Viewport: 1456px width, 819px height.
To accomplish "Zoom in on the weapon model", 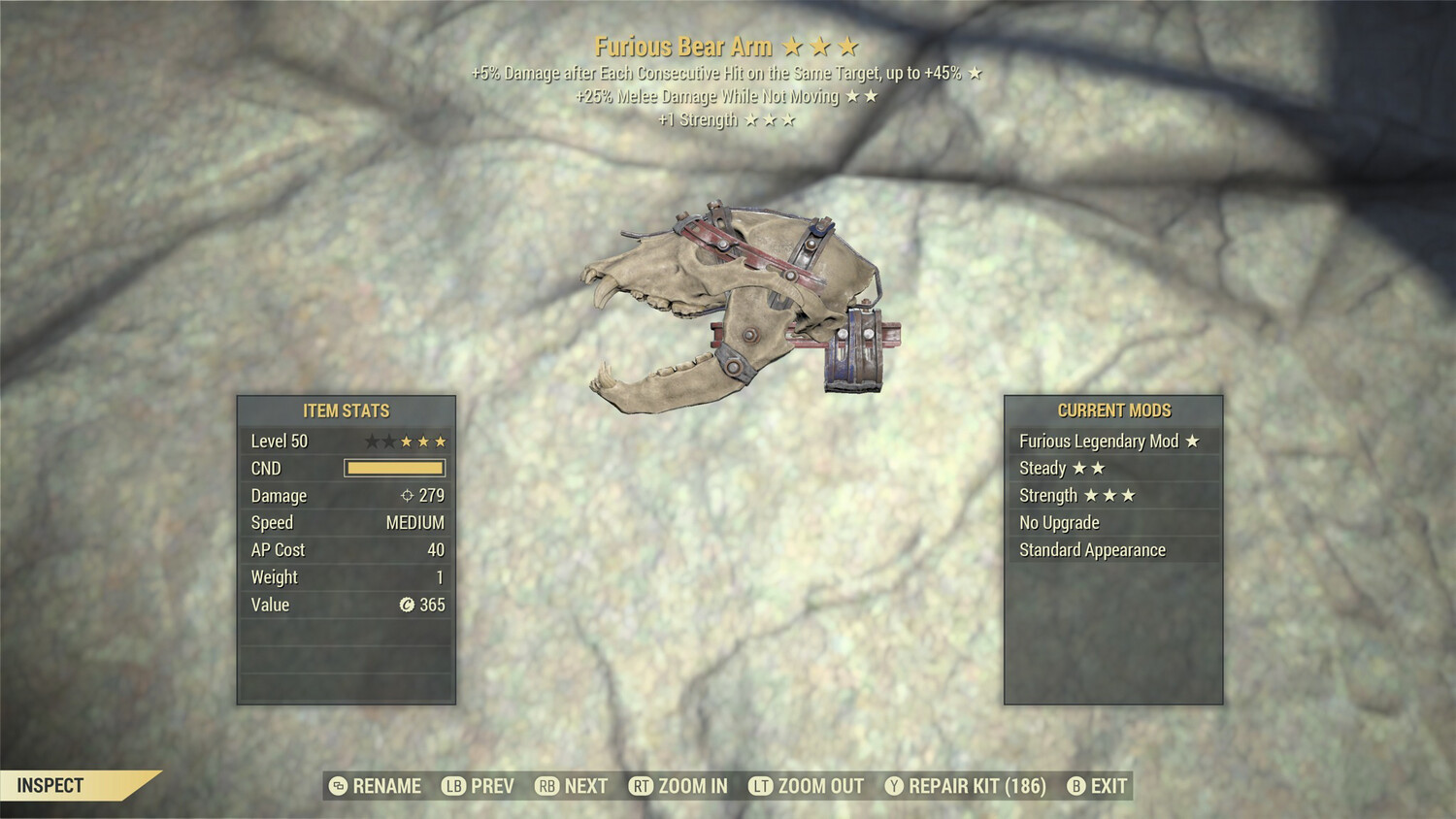I will pyautogui.click(x=678, y=786).
